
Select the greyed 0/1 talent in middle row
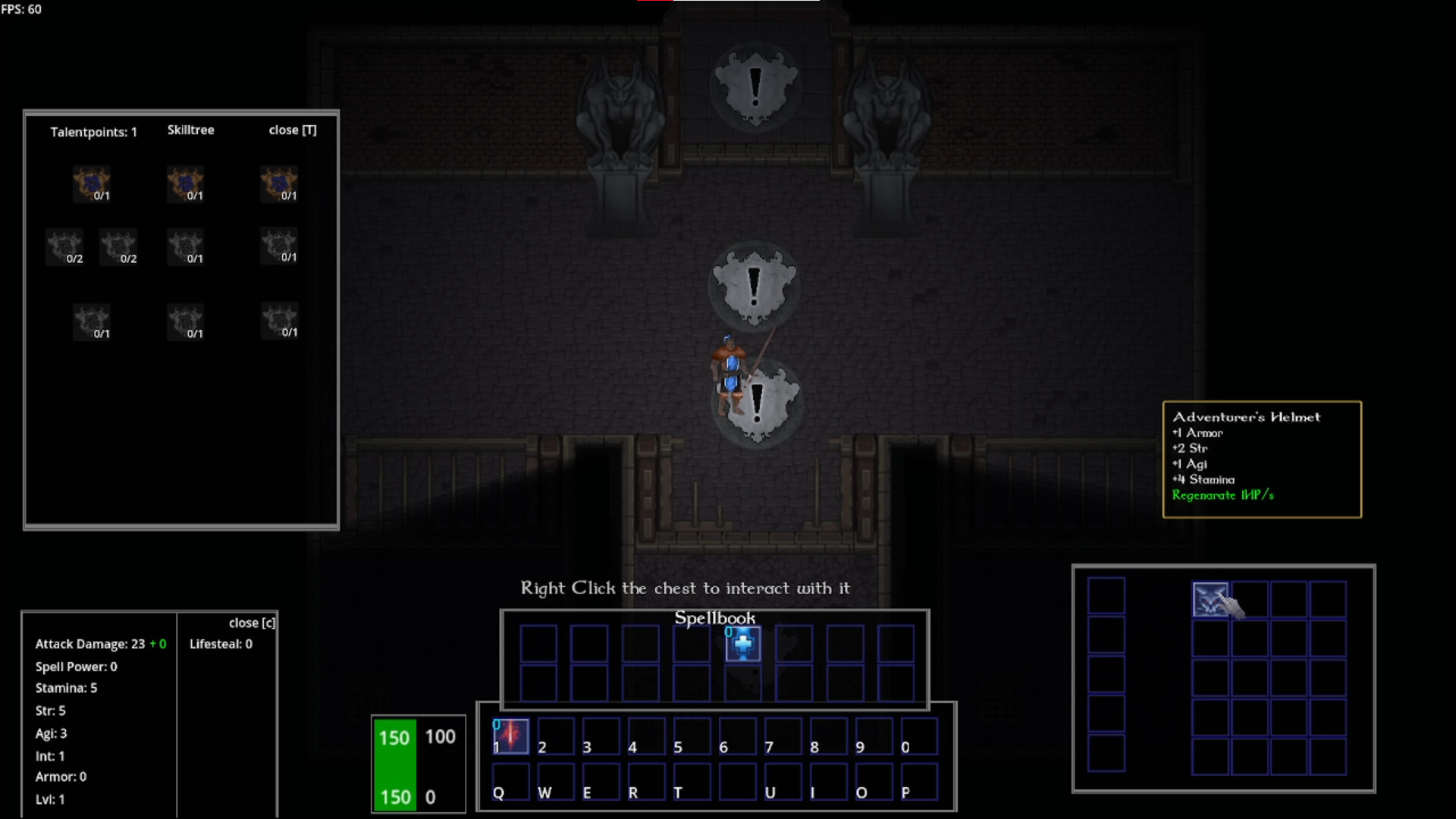[x=185, y=246]
